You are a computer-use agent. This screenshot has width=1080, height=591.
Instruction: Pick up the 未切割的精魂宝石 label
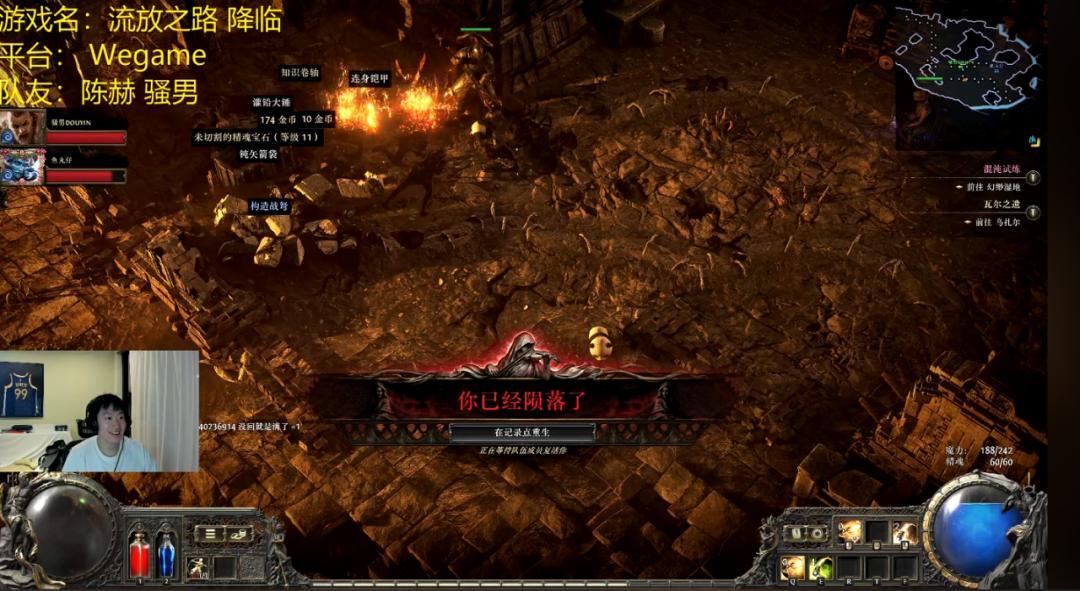tap(257, 137)
